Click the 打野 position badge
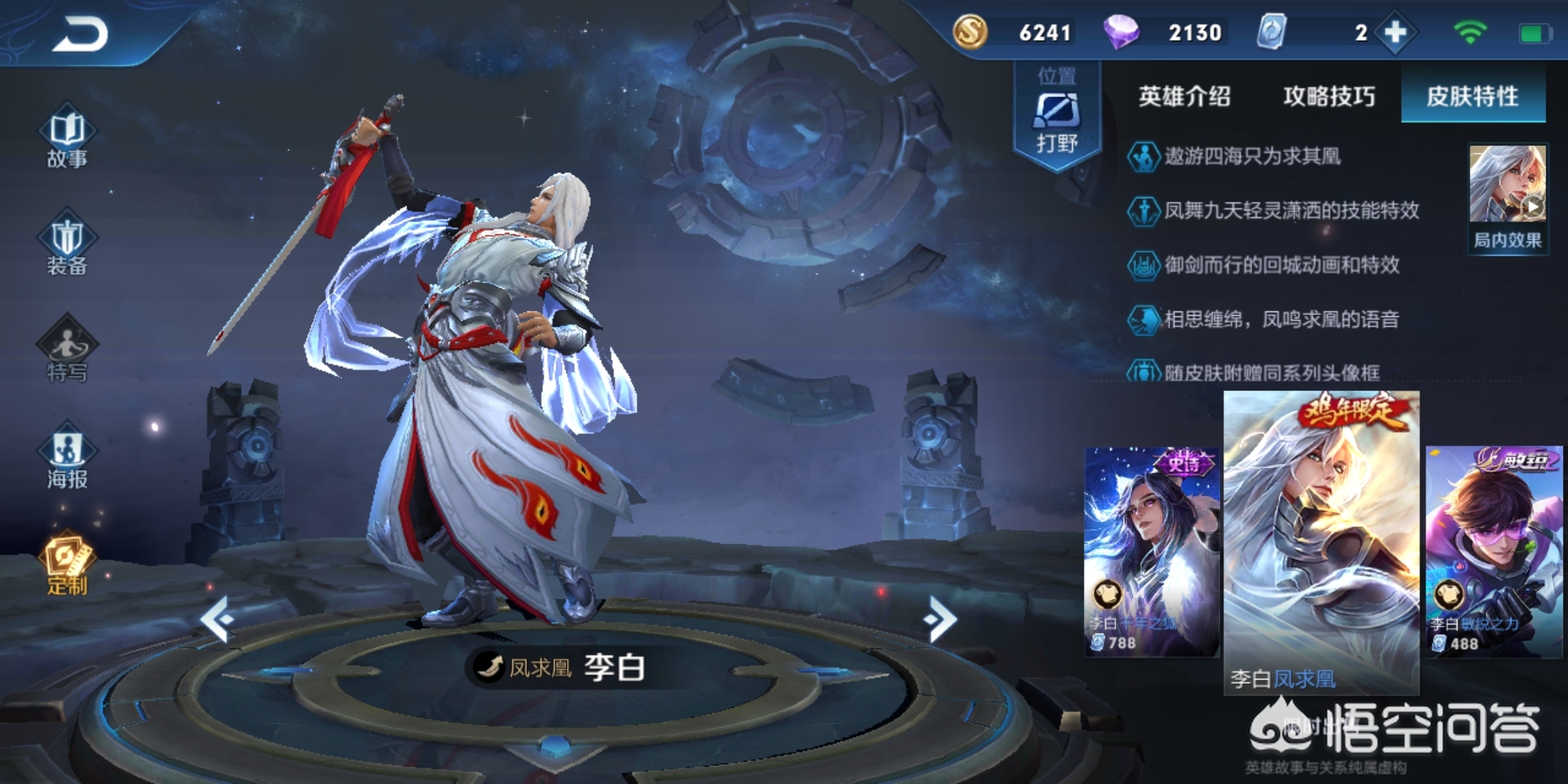1568x784 pixels. [1056, 116]
